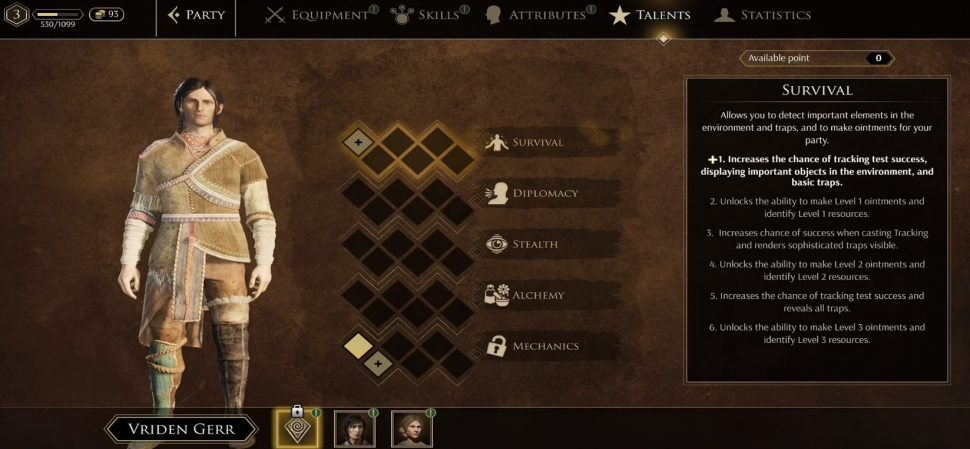Screen dimensions: 970x449
Task: Select the Talents tab
Action: click(650, 15)
